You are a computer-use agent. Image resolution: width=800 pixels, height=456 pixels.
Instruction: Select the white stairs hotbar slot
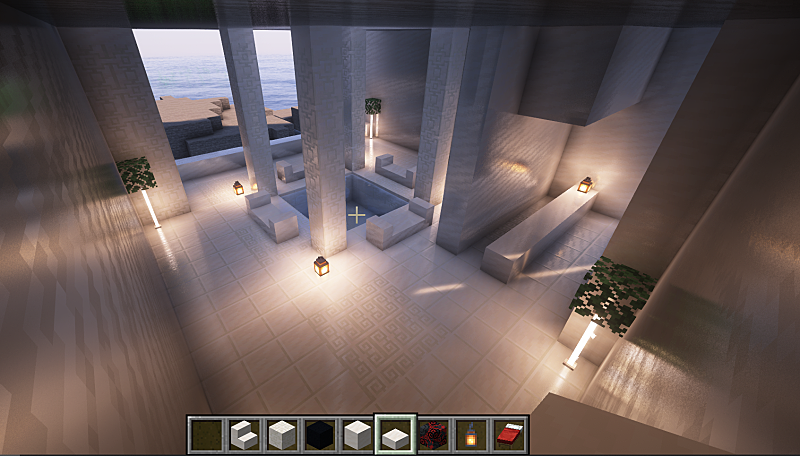244,434
